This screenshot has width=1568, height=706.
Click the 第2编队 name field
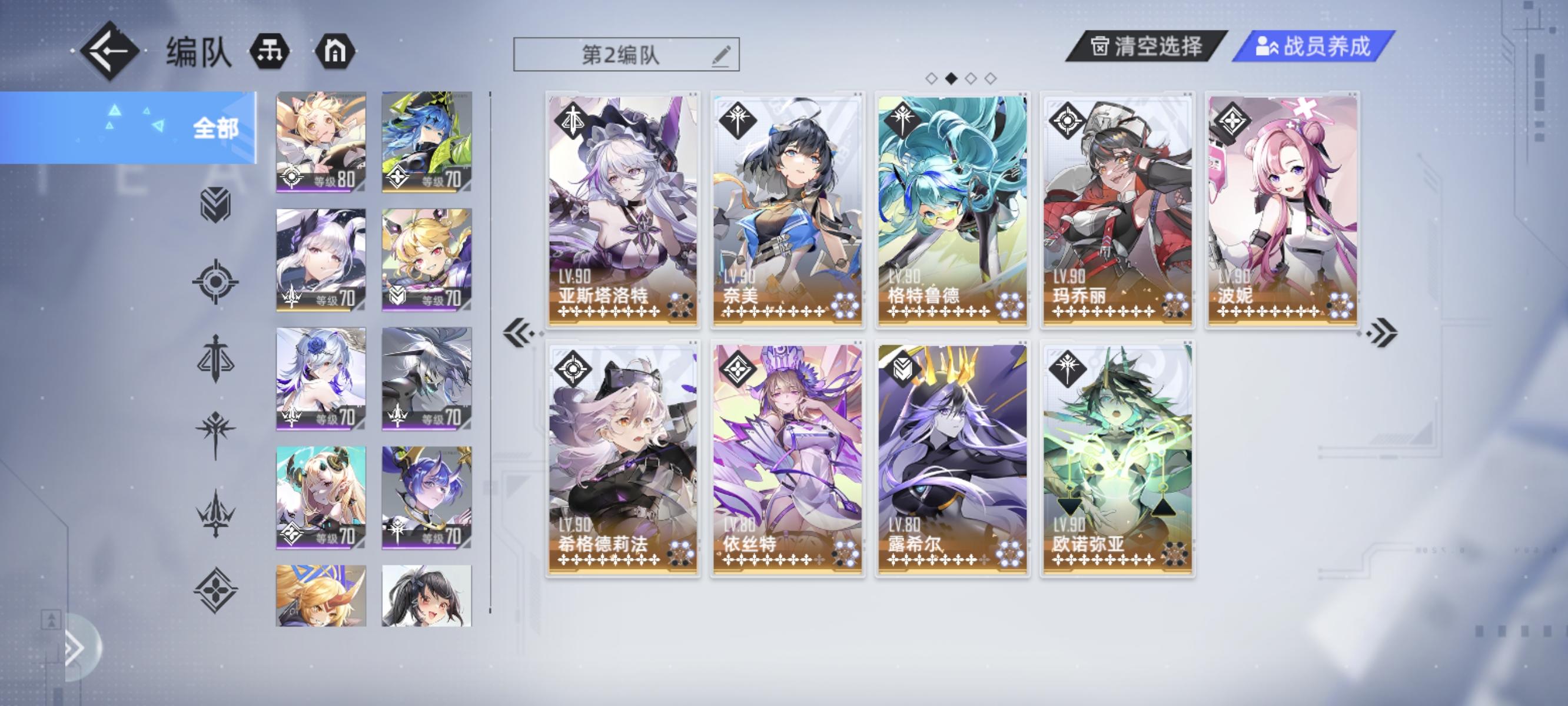click(x=623, y=56)
